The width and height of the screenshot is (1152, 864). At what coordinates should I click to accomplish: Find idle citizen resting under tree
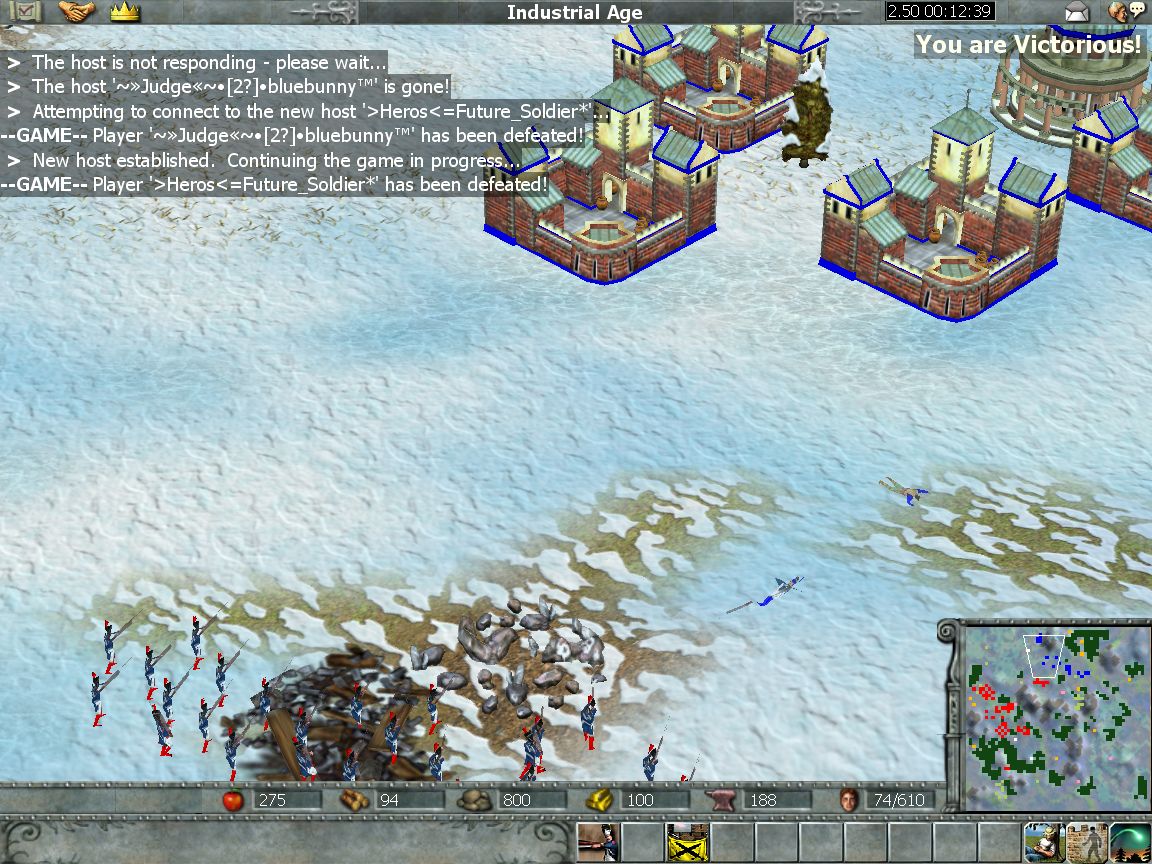[x=1042, y=842]
